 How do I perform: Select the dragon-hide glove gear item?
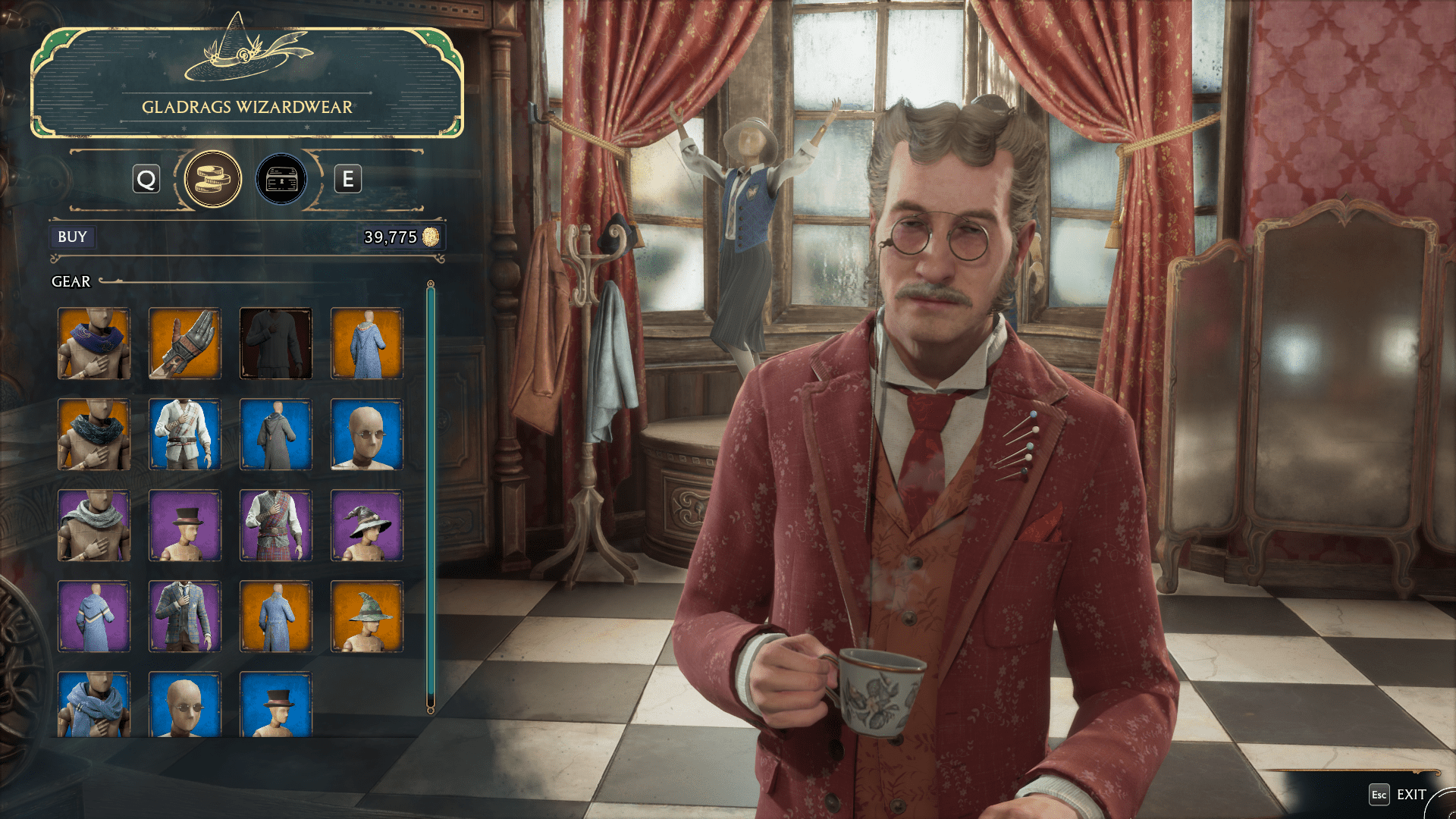pos(184,344)
